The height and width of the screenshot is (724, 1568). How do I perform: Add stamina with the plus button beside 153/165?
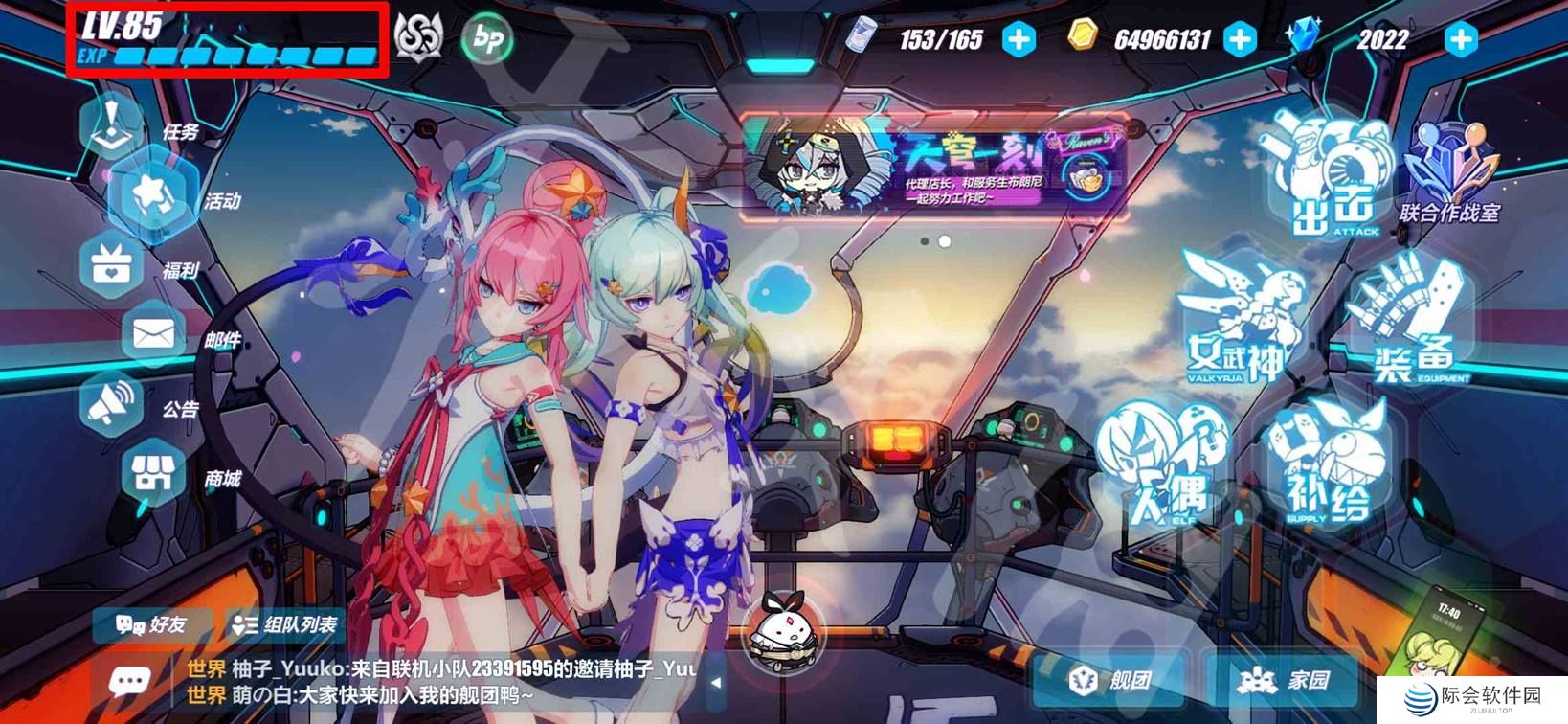point(1019,39)
